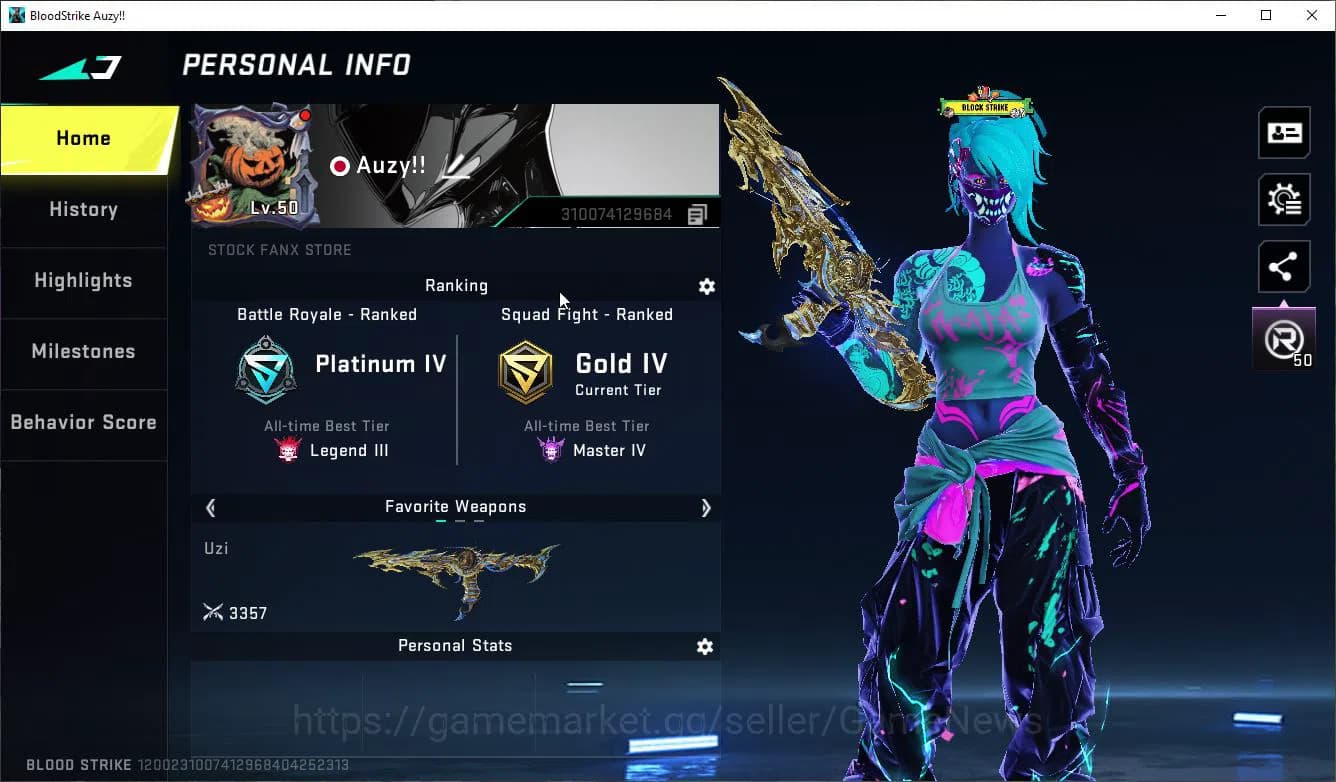Click the Legend III all-time tier emblem
The height and width of the screenshot is (782, 1336).
click(288, 449)
